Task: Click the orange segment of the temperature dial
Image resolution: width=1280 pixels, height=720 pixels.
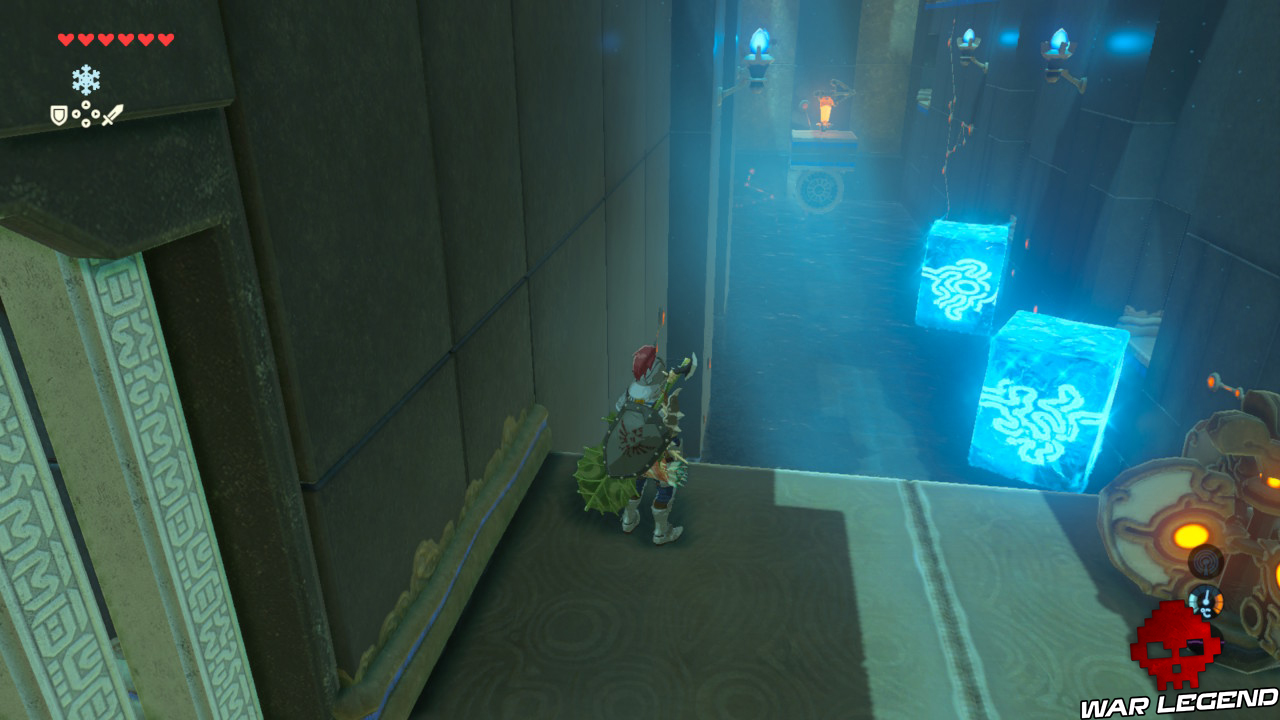Action: click(1217, 601)
